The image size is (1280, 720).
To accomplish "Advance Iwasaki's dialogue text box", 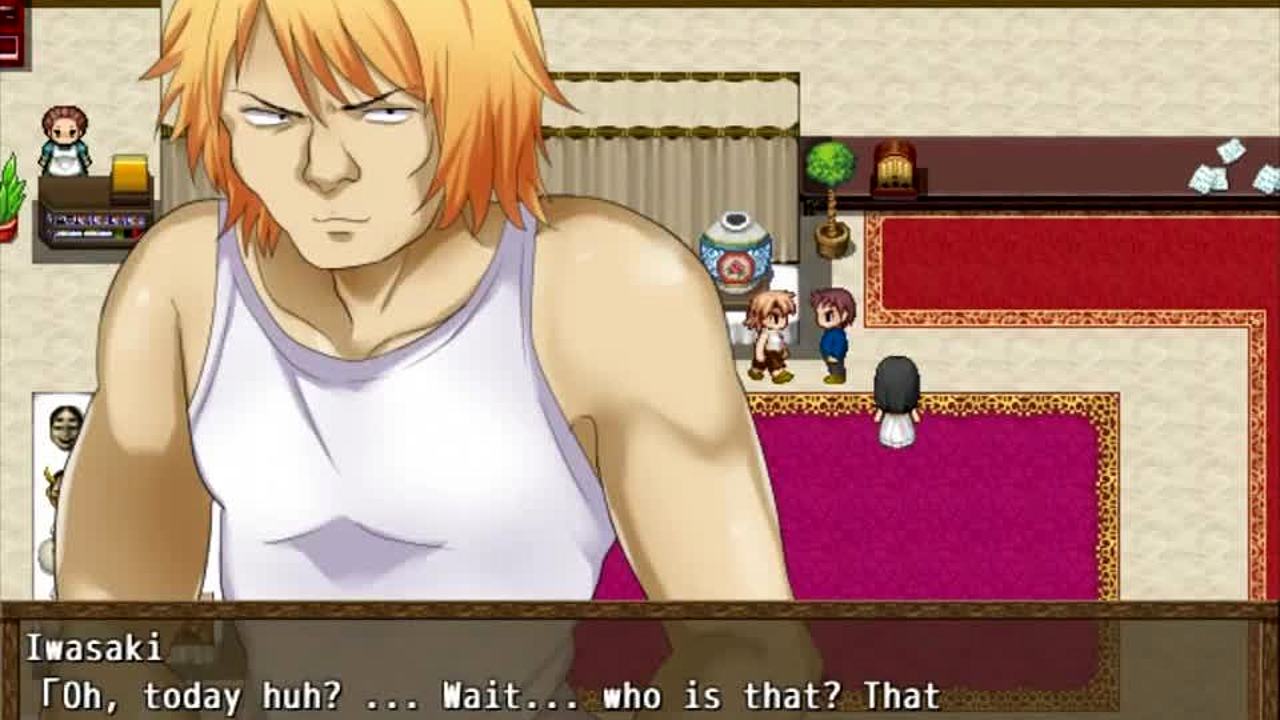I will (640, 668).
